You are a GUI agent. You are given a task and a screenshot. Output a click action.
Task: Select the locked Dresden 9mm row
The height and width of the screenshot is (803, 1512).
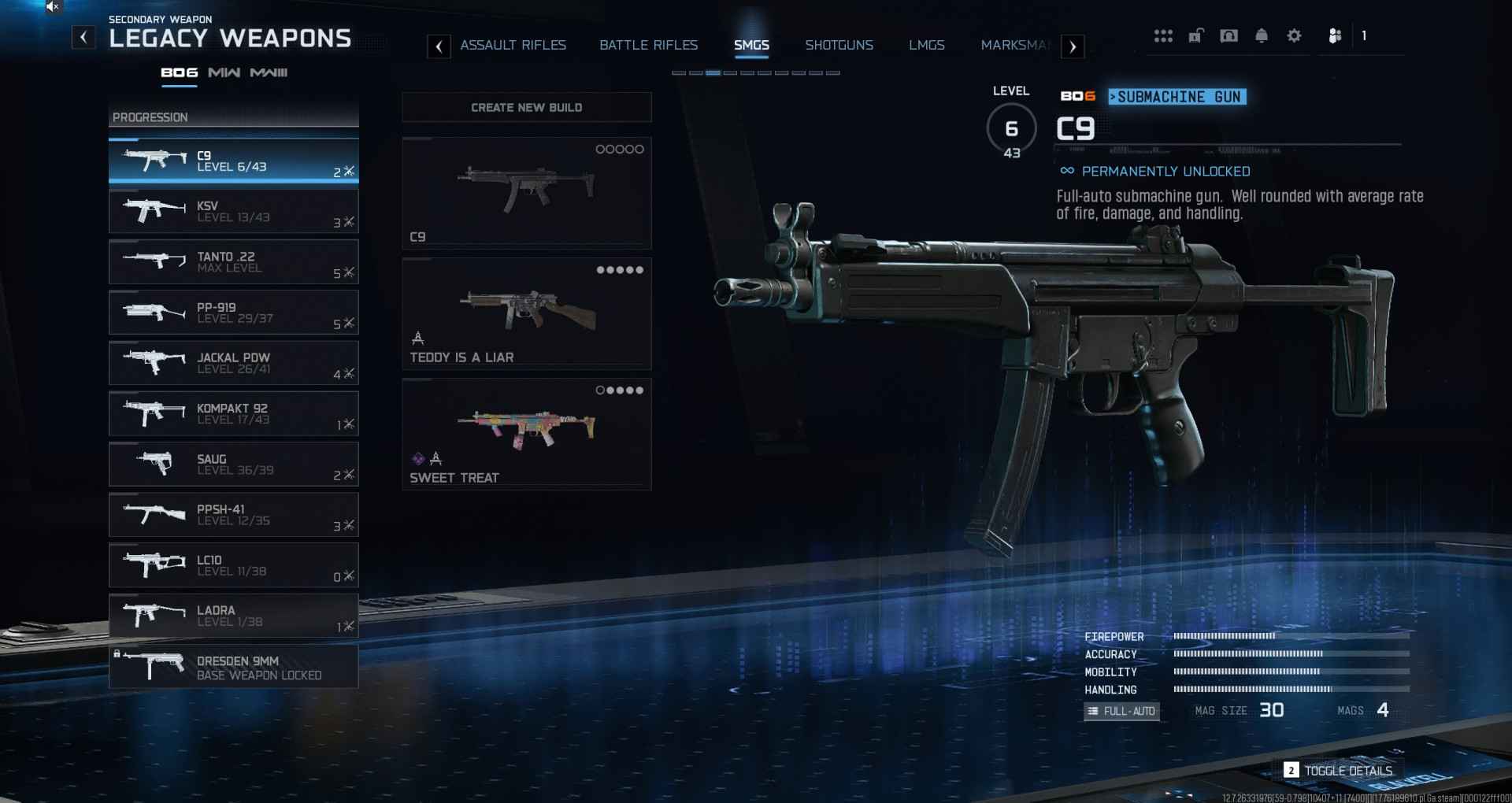point(233,667)
